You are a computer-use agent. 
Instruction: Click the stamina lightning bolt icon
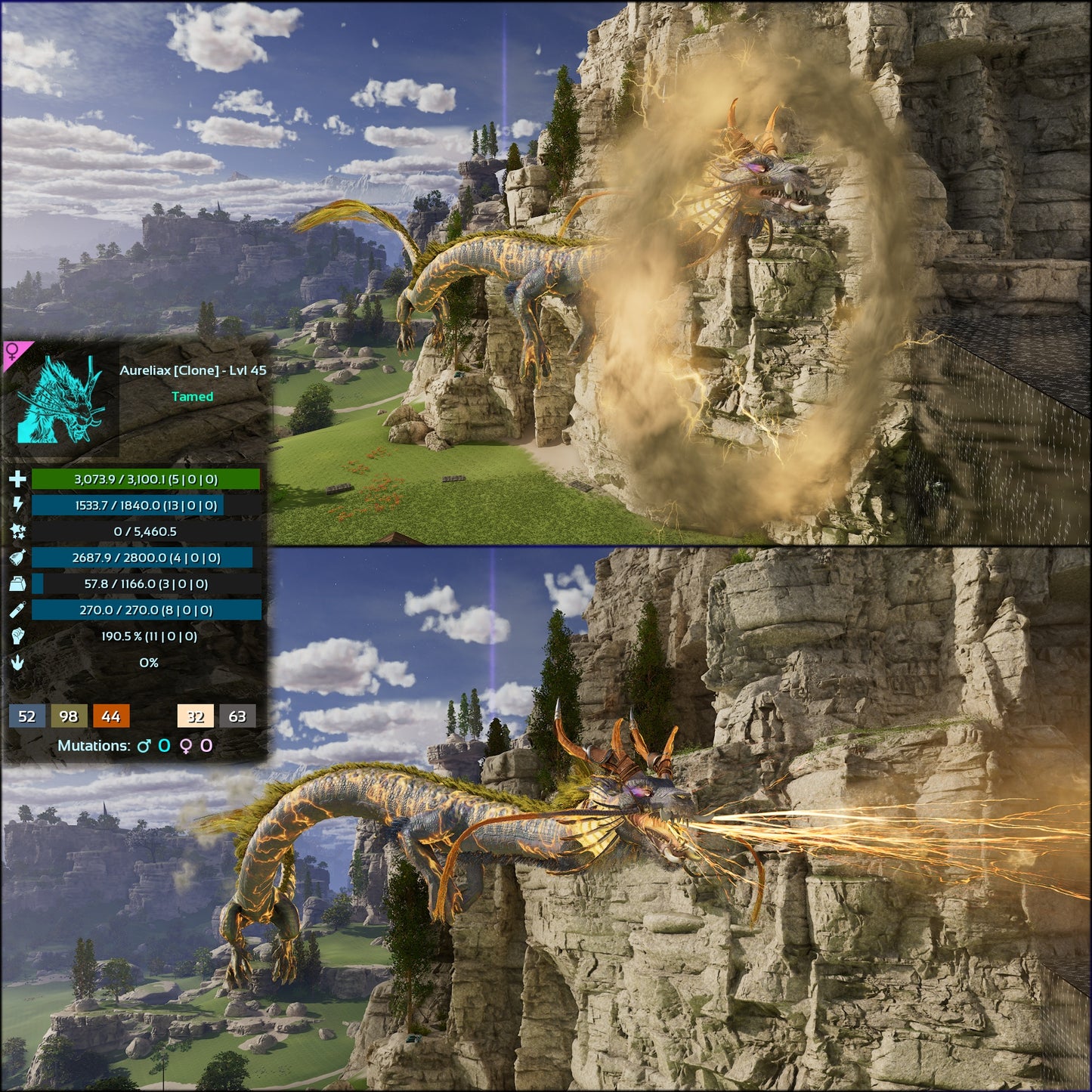tap(18, 504)
